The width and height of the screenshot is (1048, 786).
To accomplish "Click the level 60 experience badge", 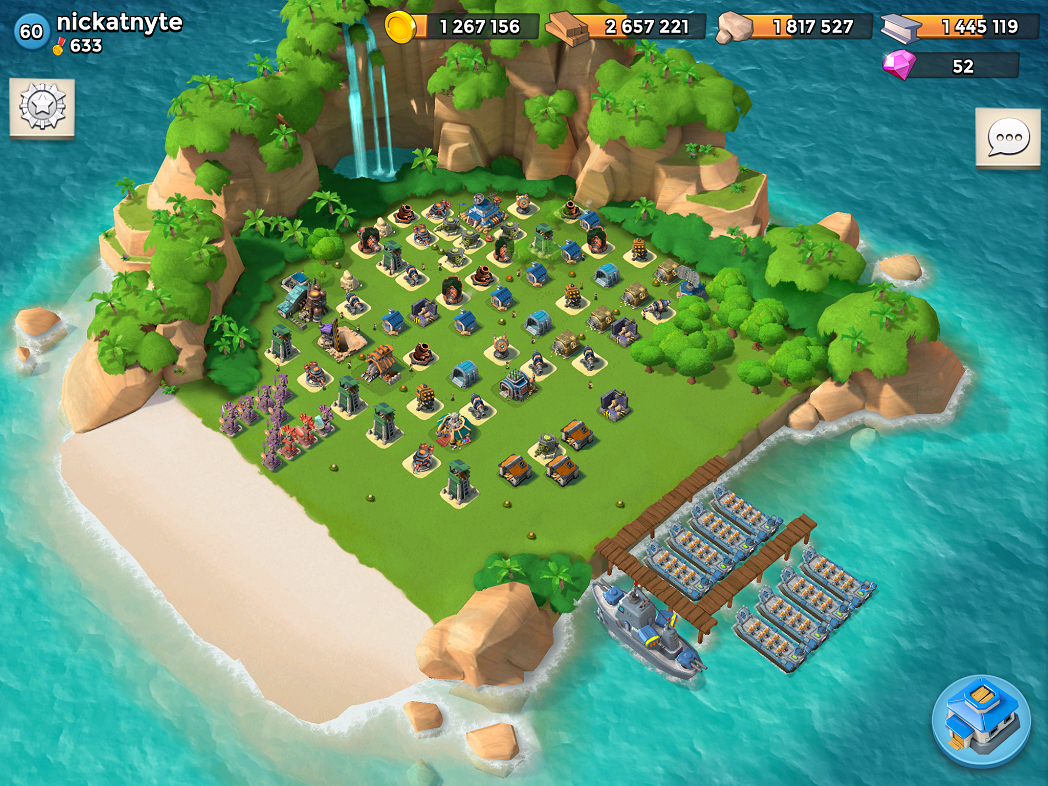I will click(x=31, y=31).
